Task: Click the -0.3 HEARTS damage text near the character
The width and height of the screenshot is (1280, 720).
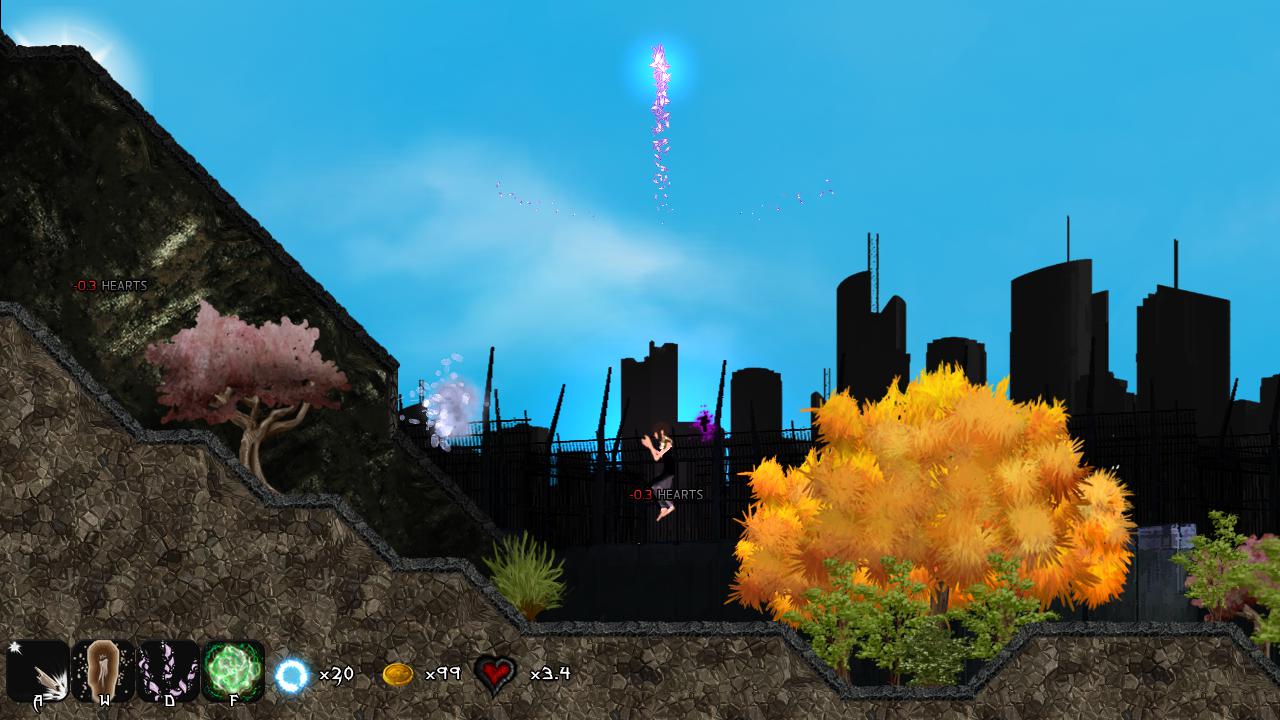Action: (666, 493)
